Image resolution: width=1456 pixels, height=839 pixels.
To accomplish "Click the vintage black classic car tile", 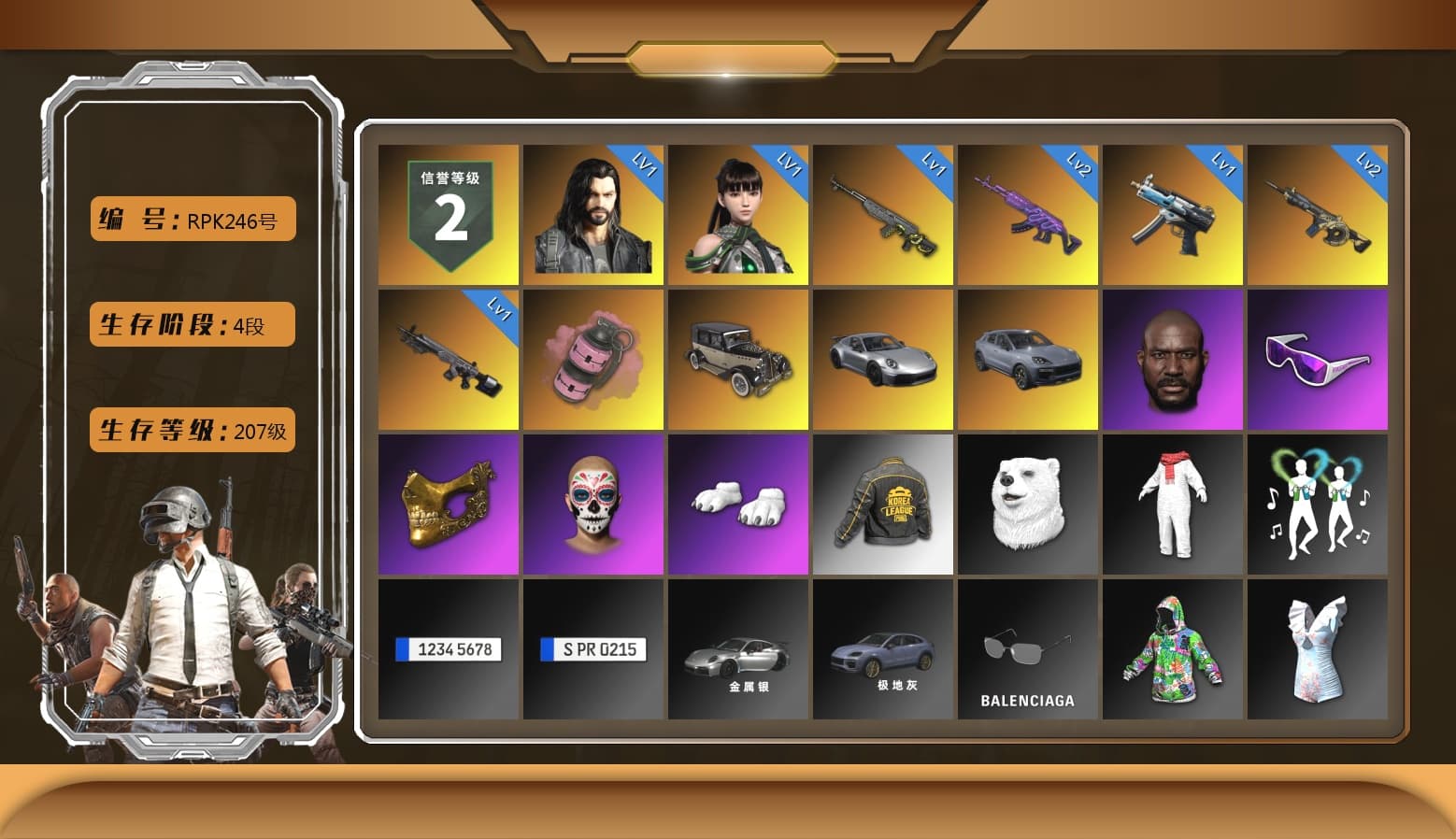I will click(738, 358).
